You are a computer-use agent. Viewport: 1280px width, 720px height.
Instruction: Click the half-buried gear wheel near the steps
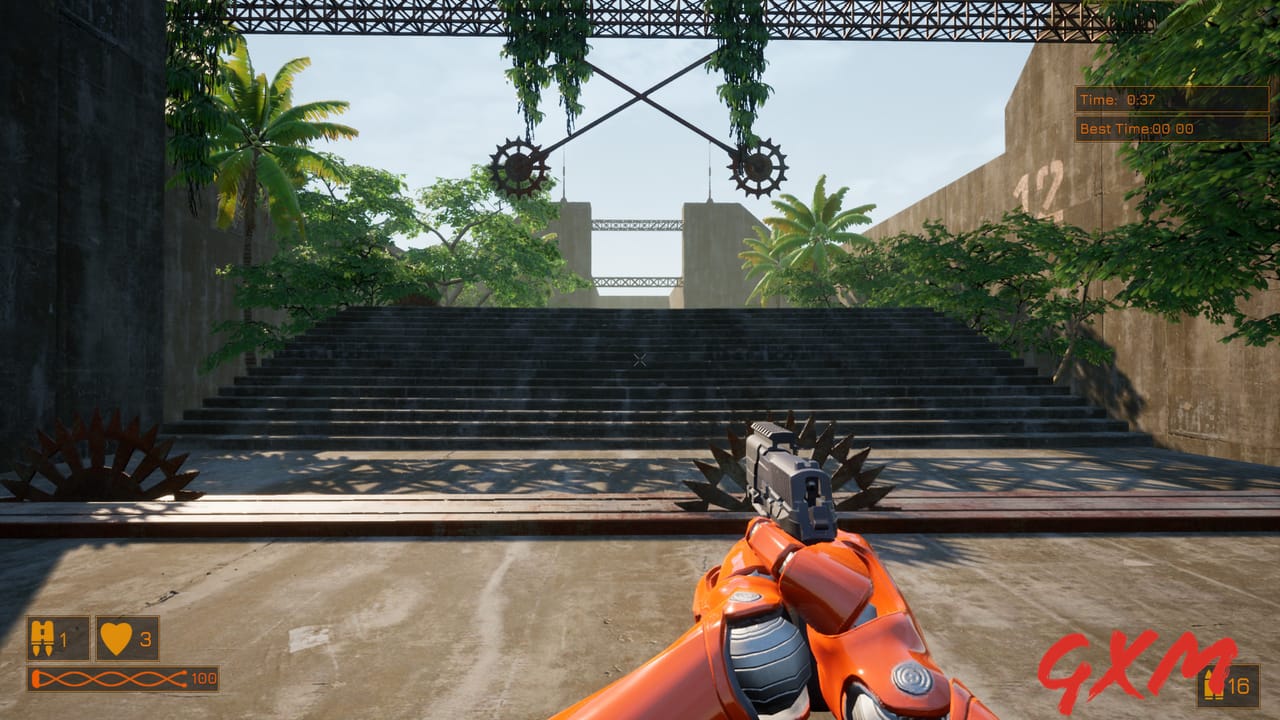point(110,467)
